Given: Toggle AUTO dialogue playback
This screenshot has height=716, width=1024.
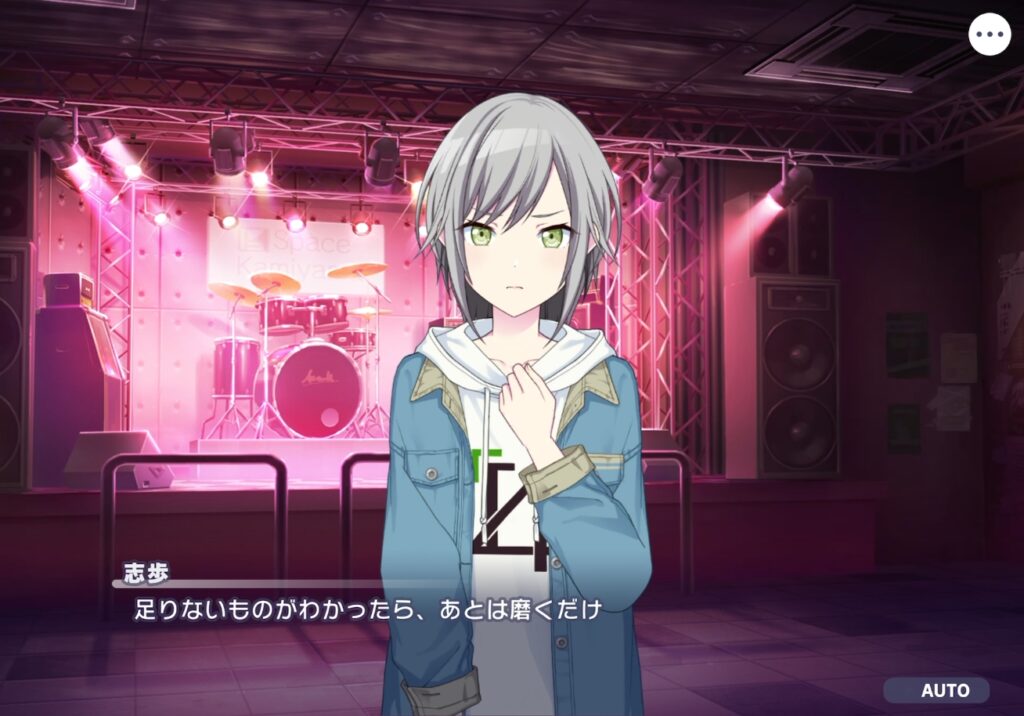Looking at the screenshot, I should pos(937,690).
